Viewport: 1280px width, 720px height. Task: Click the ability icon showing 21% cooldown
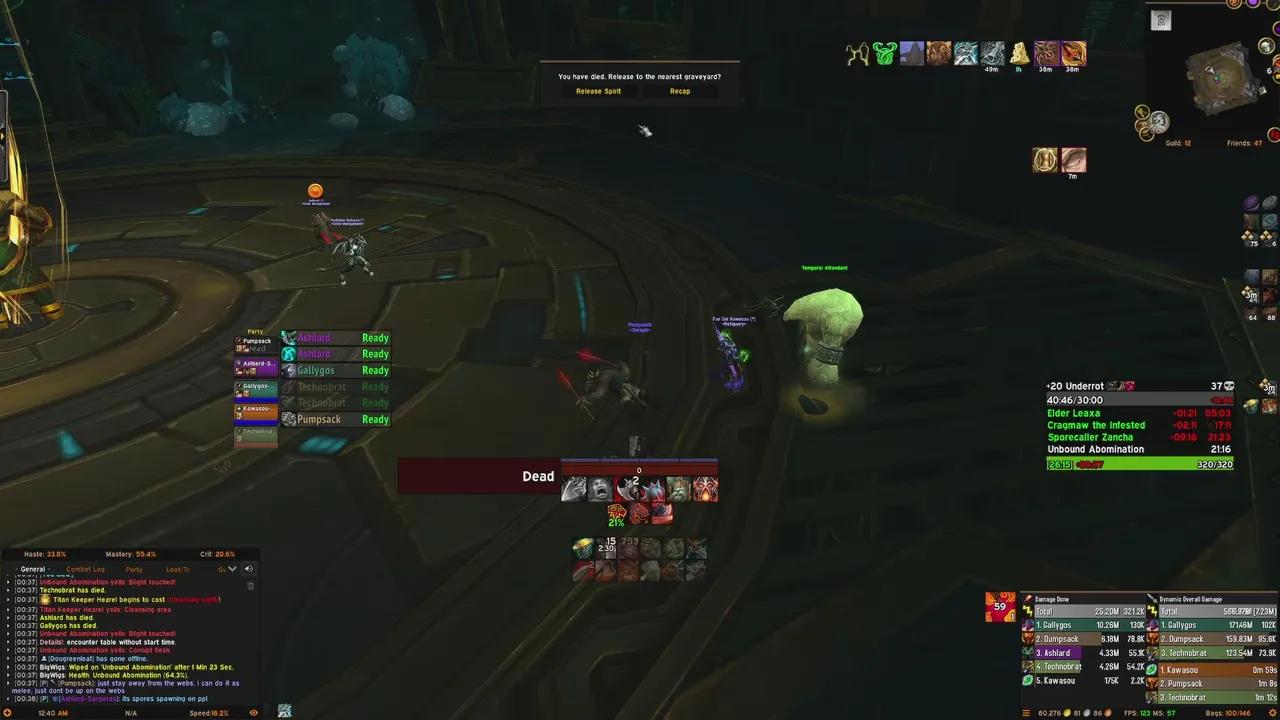pyautogui.click(x=616, y=513)
